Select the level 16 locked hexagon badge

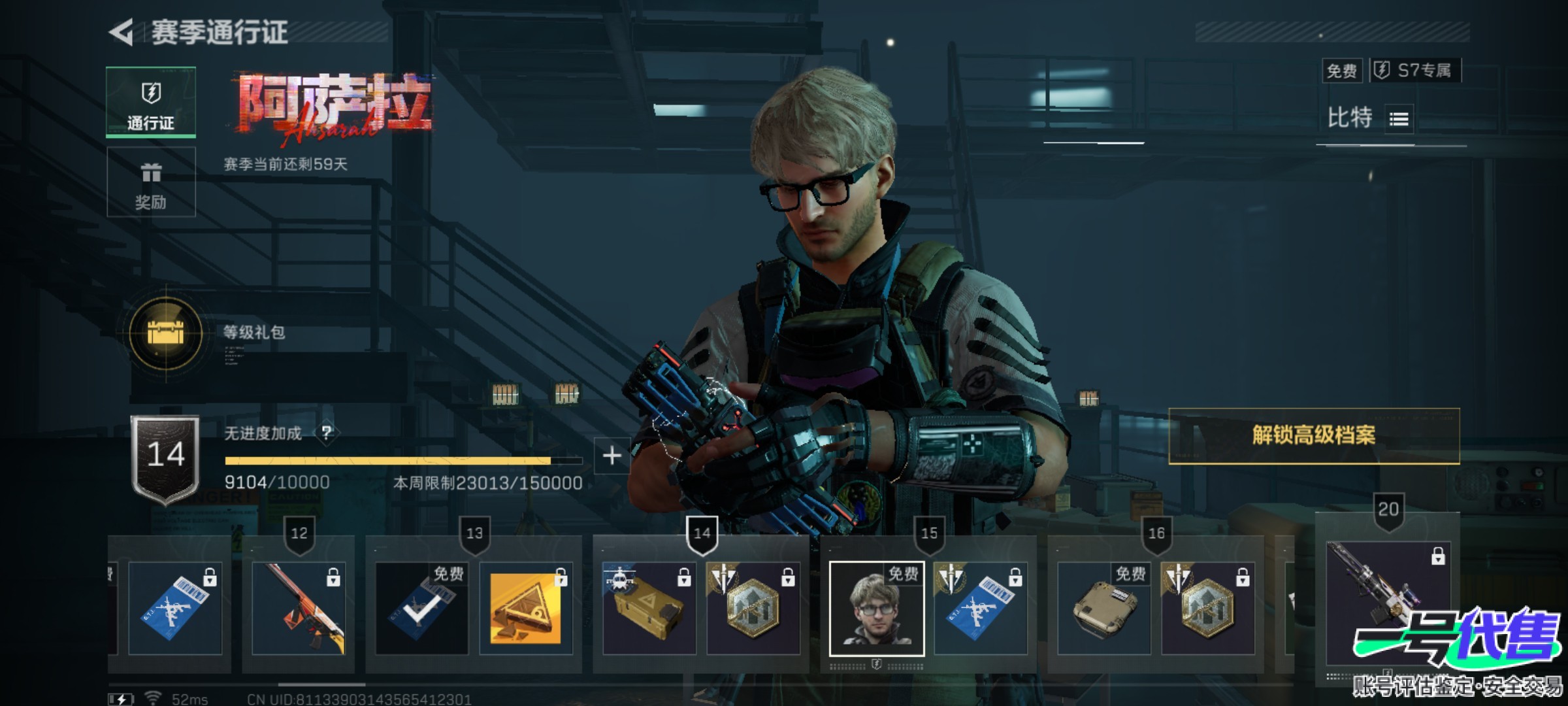coord(1207,608)
